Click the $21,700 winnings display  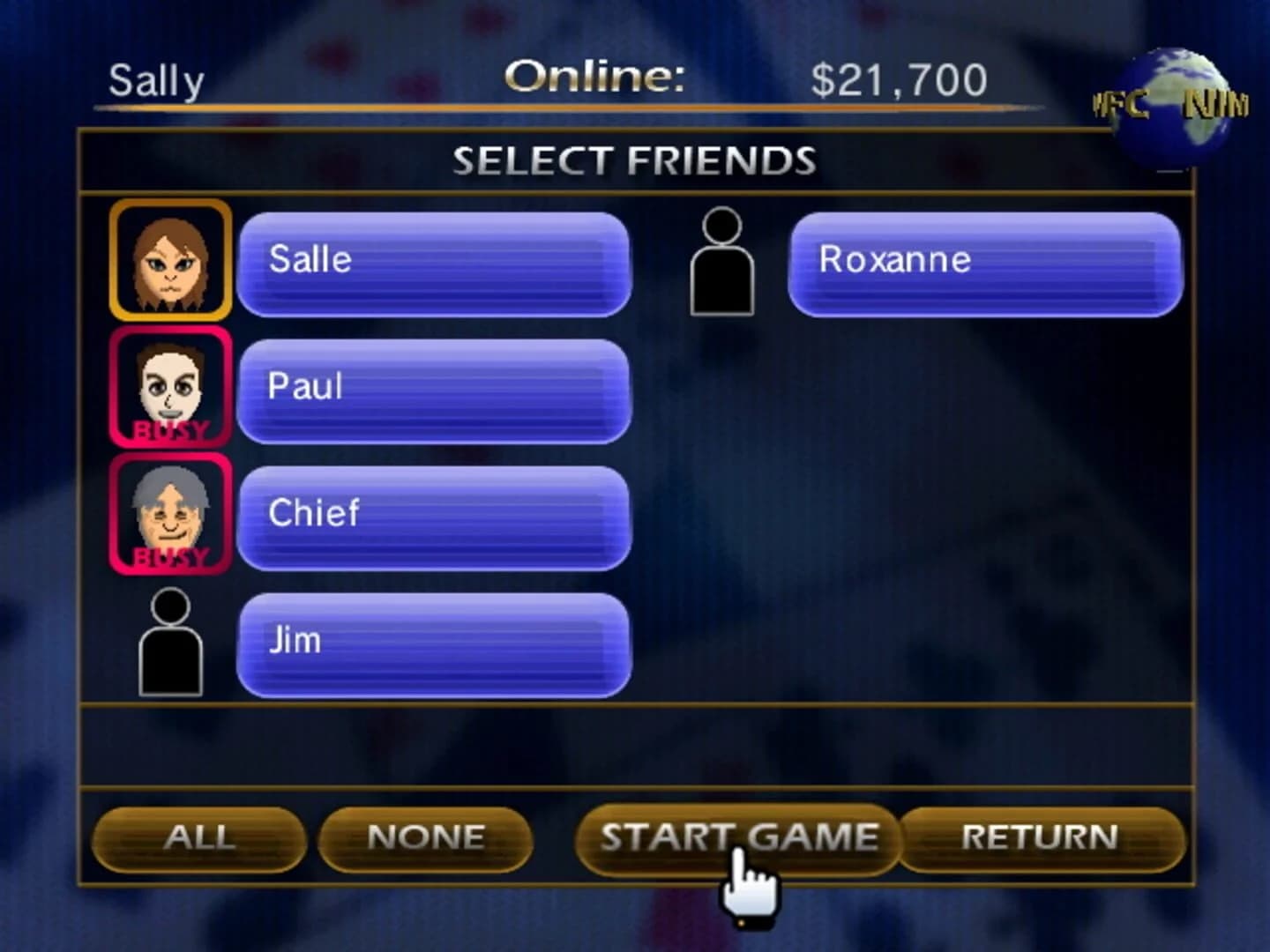tap(898, 78)
